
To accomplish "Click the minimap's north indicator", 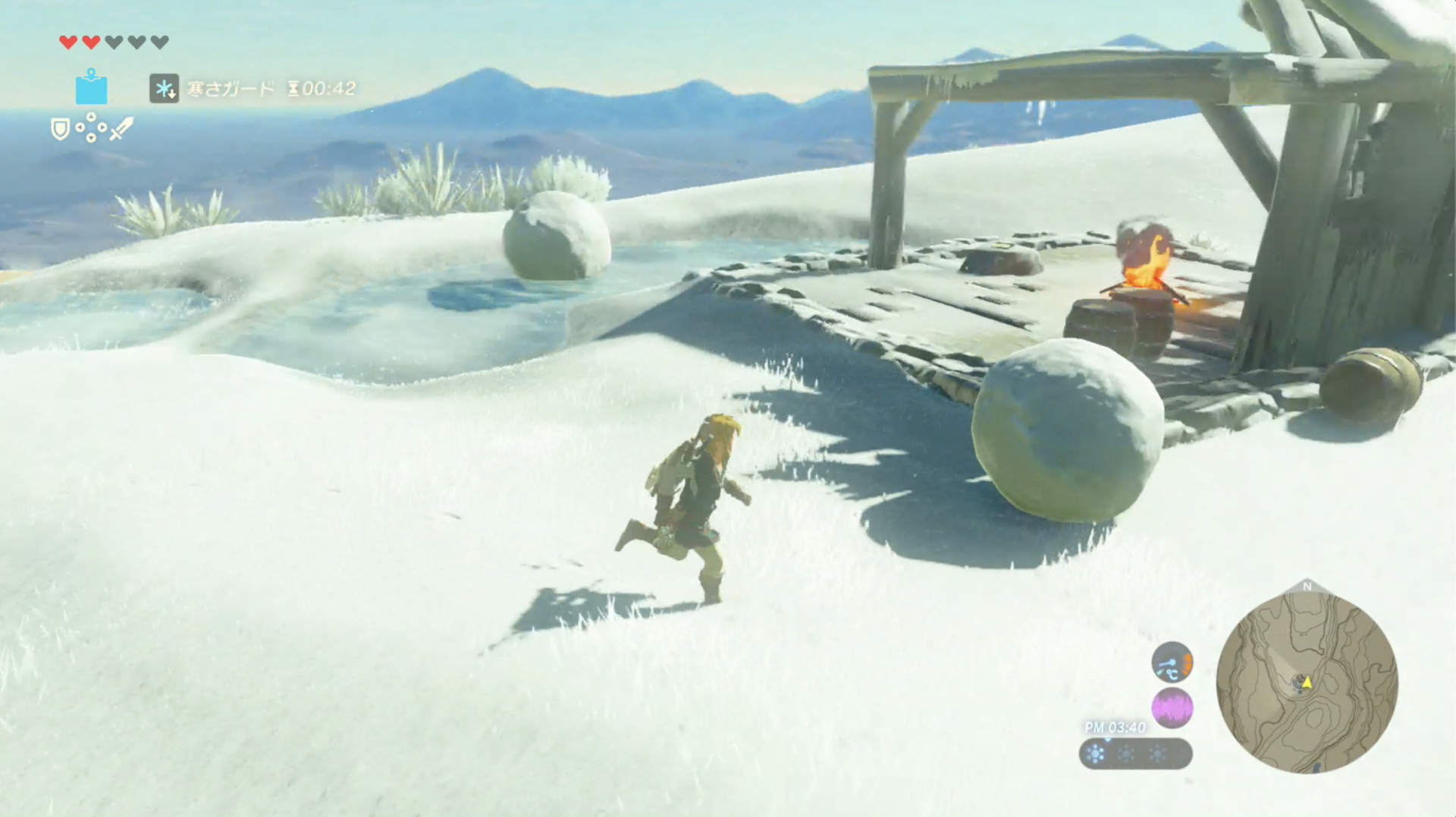I will (x=1307, y=587).
